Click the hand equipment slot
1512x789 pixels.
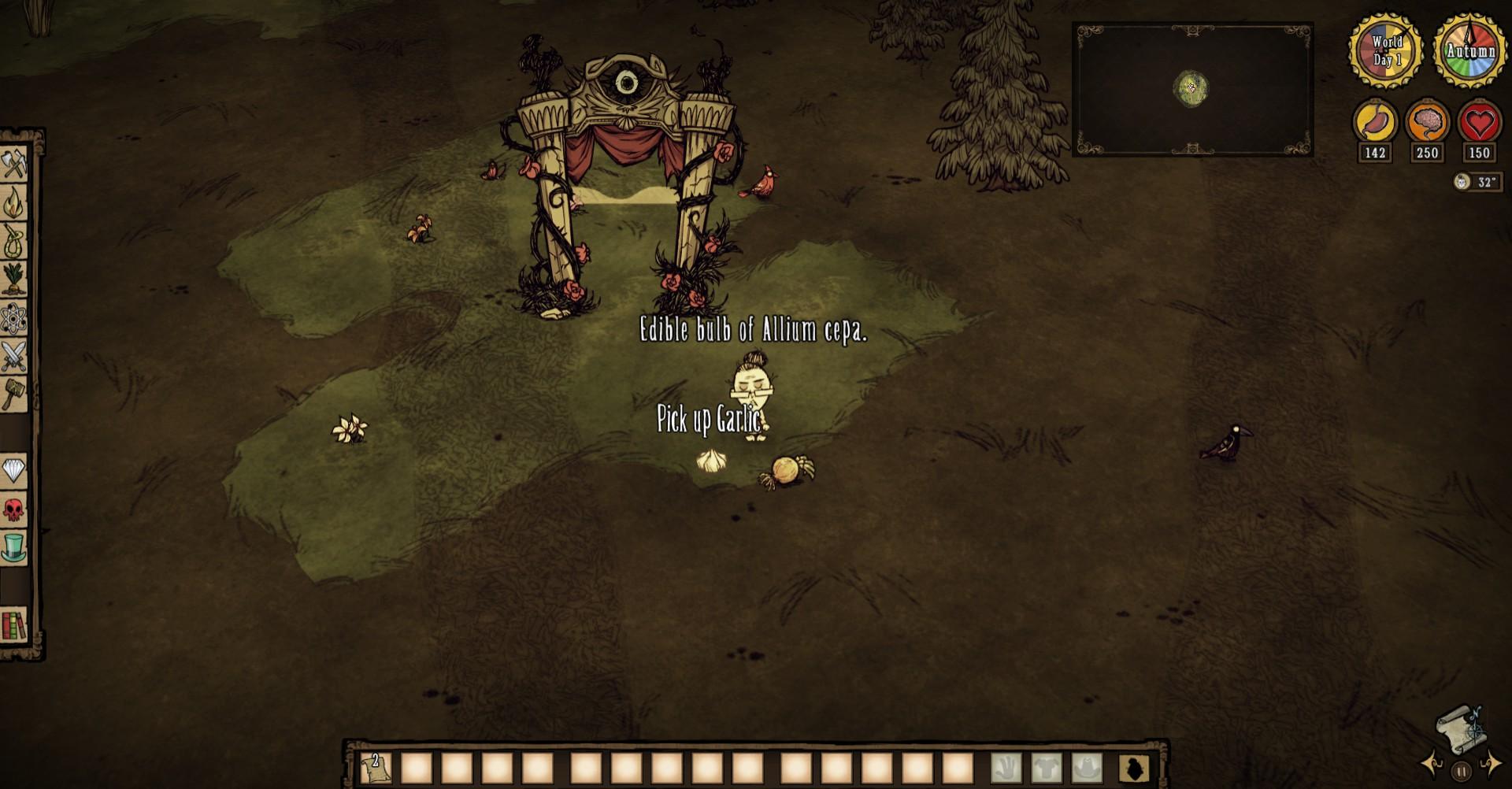[x=1006, y=767]
